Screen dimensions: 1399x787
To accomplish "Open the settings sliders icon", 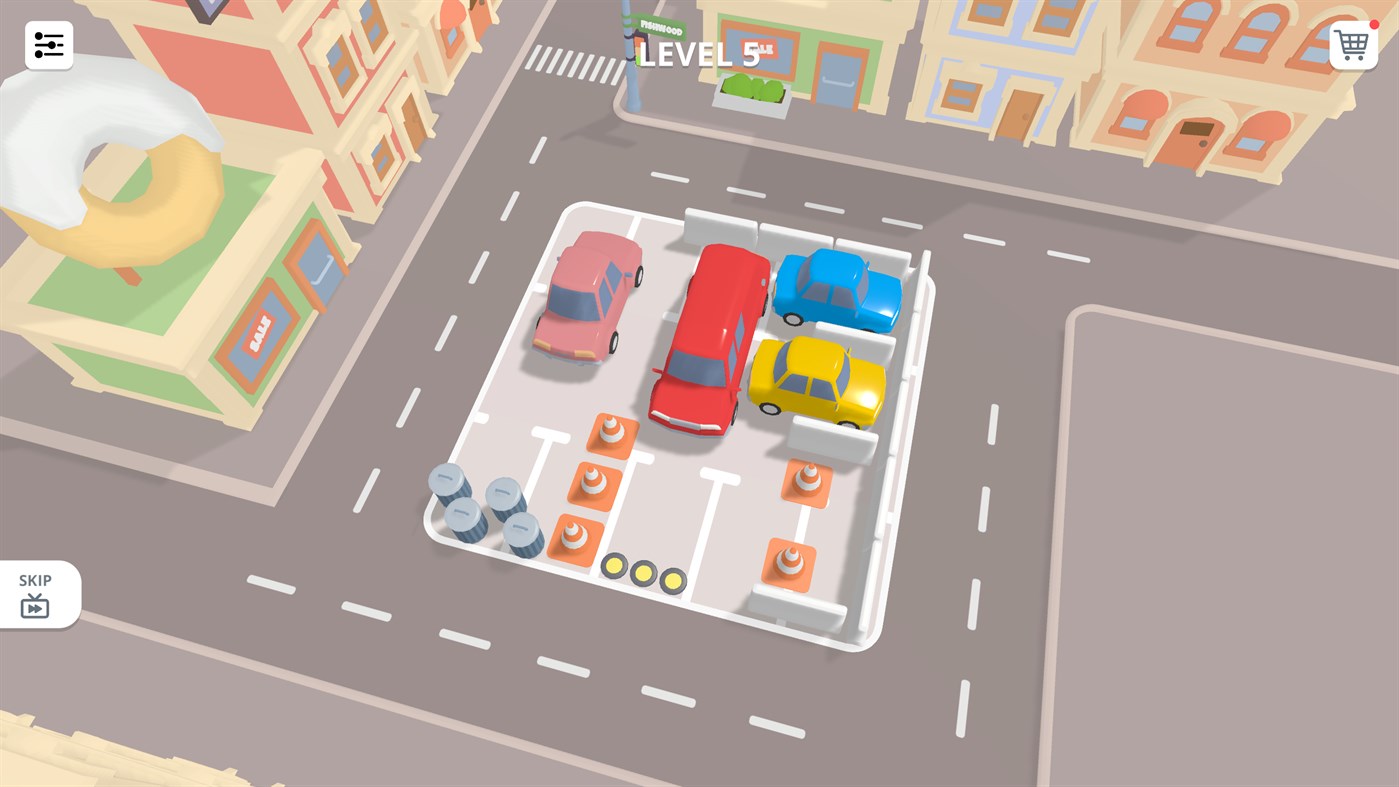I will tap(48, 44).
